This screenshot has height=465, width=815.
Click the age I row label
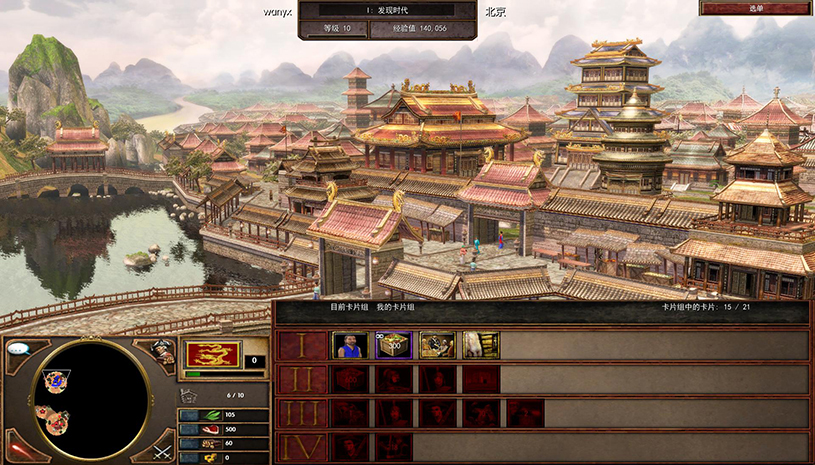[x=300, y=346]
